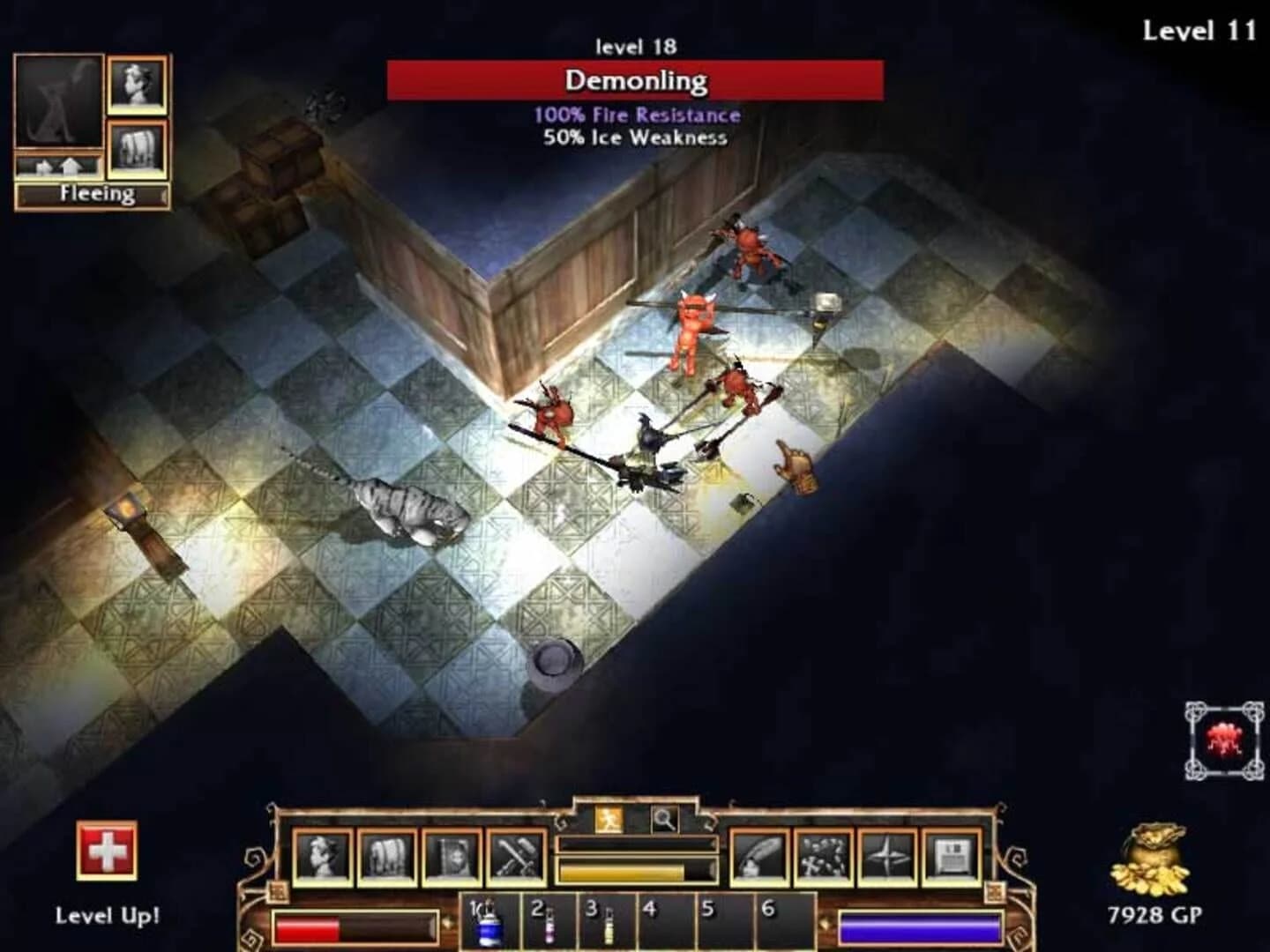
Task: Click the magnifying glass zoom icon
Action: [664, 818]
